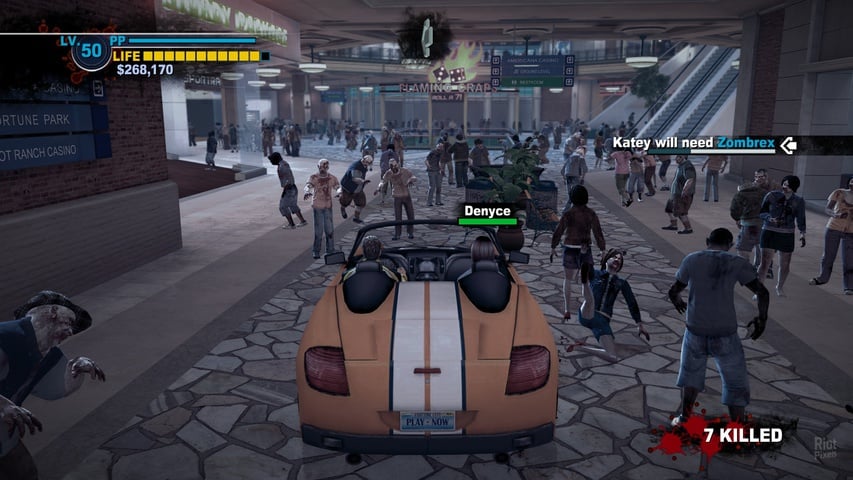Open the Katey will need Zombrex objective

(694, 144)
